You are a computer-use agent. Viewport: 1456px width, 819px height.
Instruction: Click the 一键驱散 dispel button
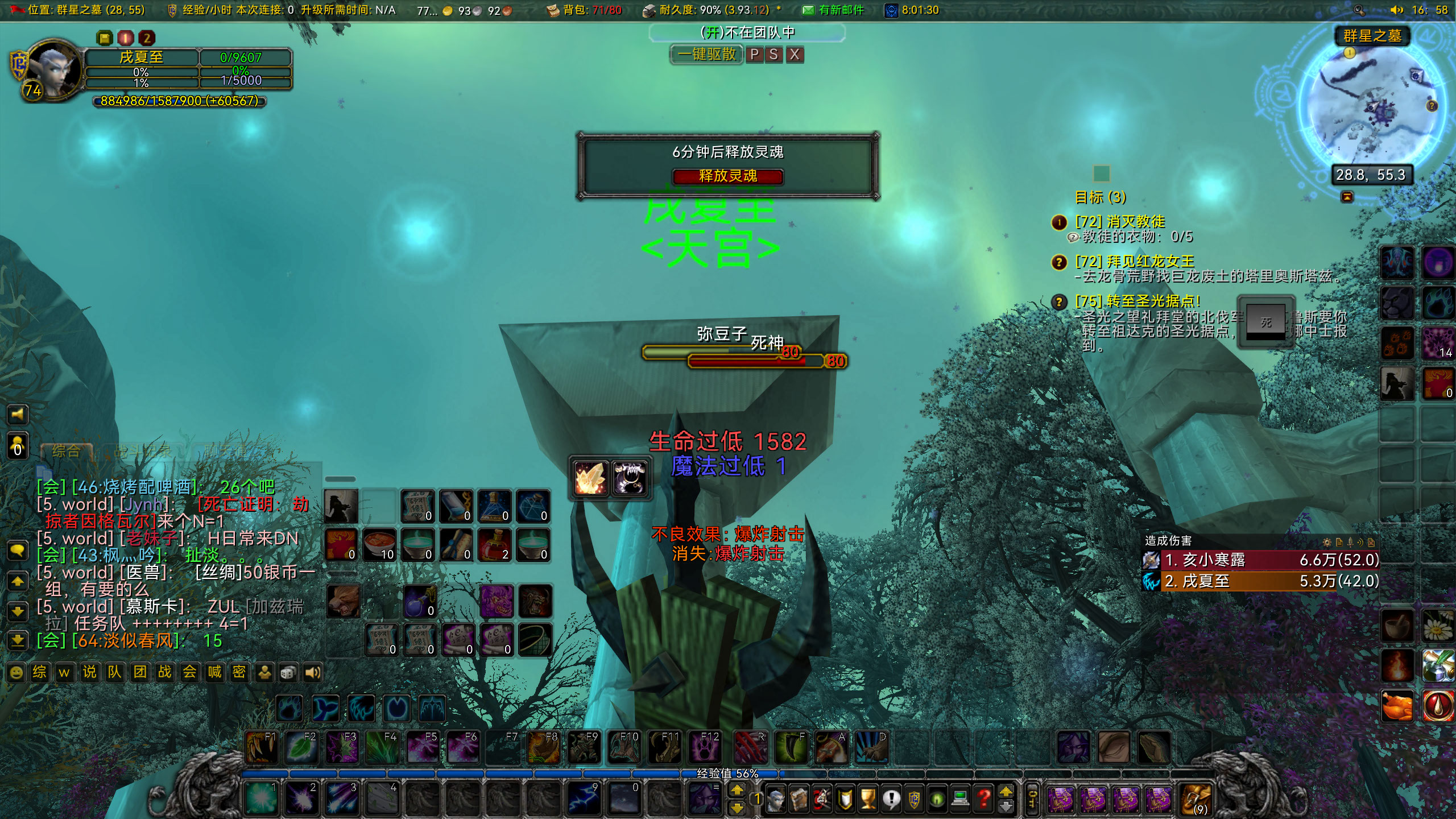pos(708,55)
